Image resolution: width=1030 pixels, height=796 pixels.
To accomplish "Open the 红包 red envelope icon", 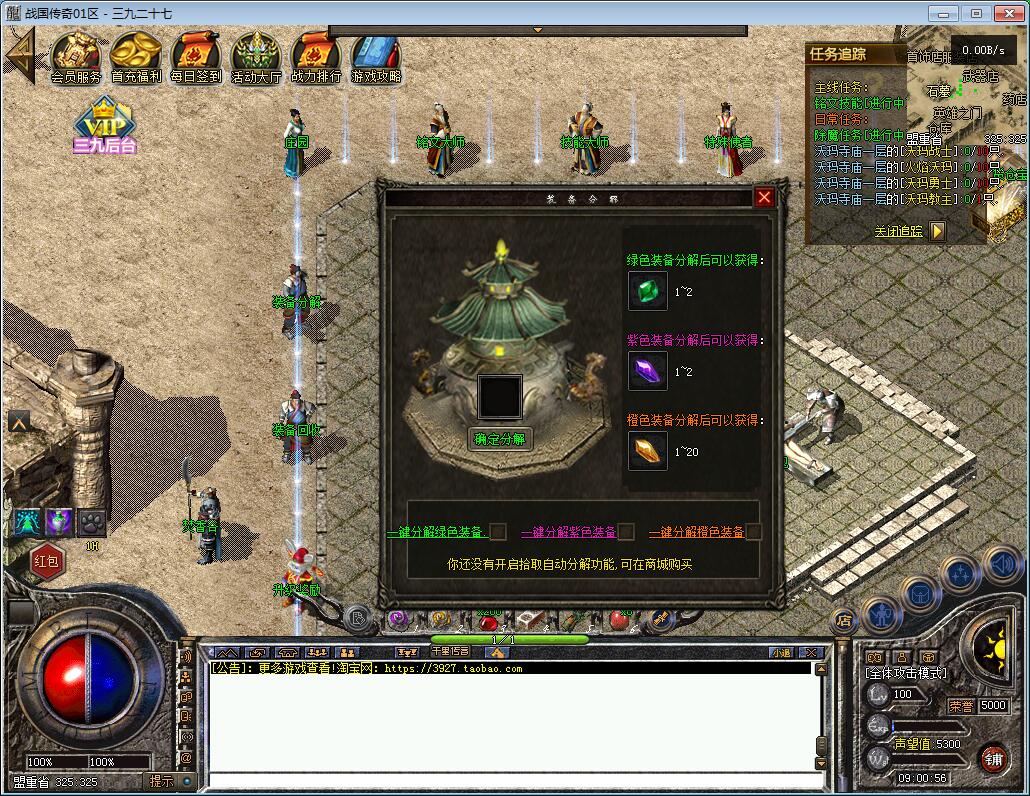I will (47, 561).
